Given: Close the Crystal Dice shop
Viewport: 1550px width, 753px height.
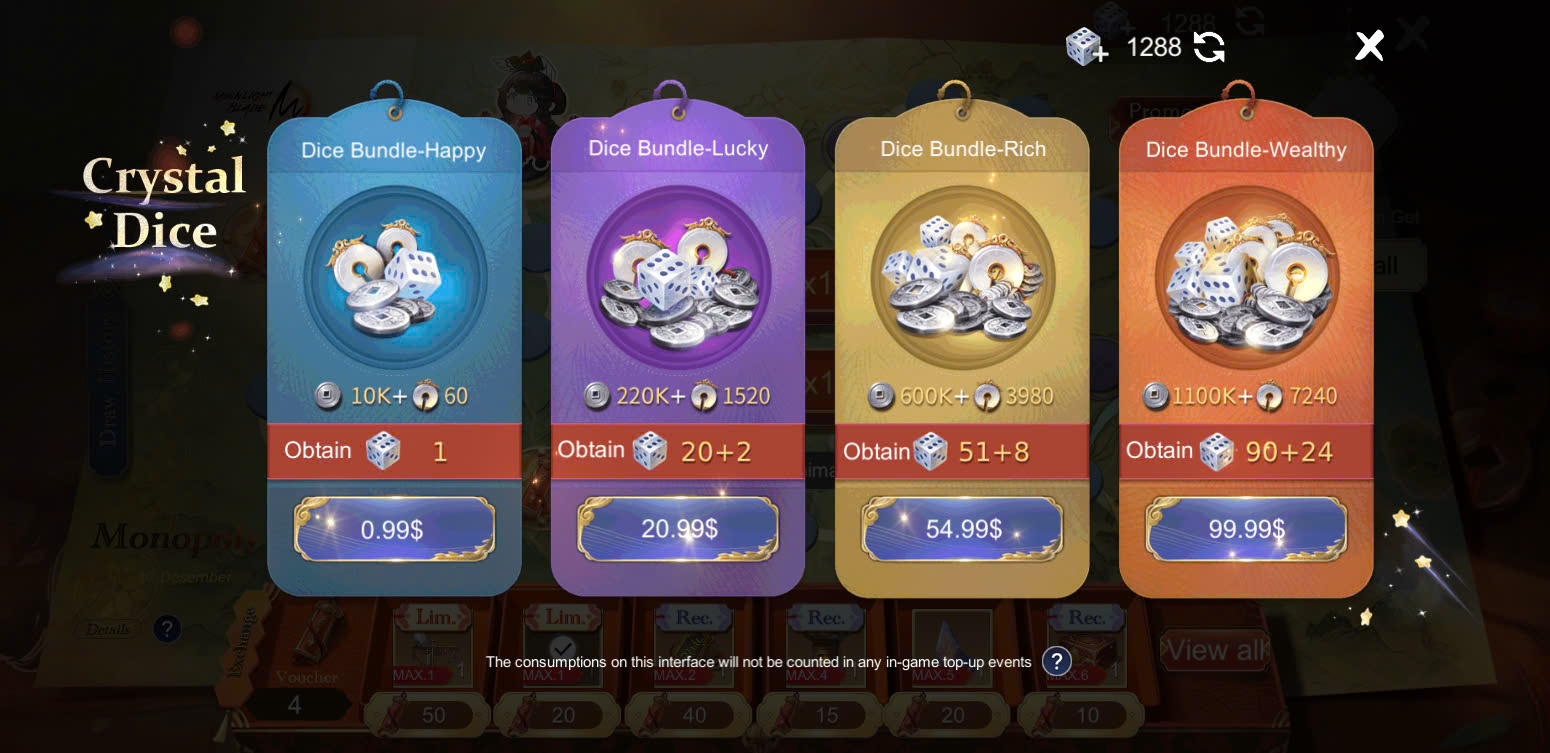Looking at the screenshot, I should coord(1369,45).
